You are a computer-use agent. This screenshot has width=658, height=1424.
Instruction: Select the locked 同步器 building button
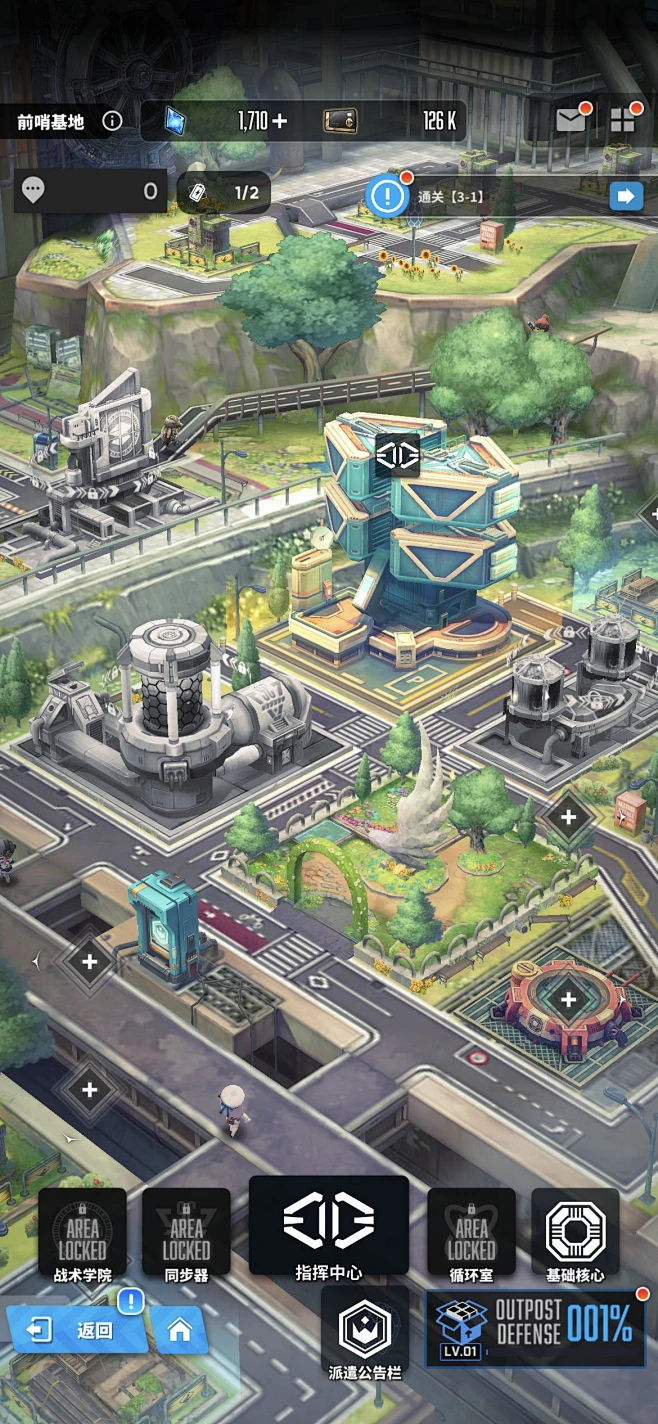[x=186, y=1236]
